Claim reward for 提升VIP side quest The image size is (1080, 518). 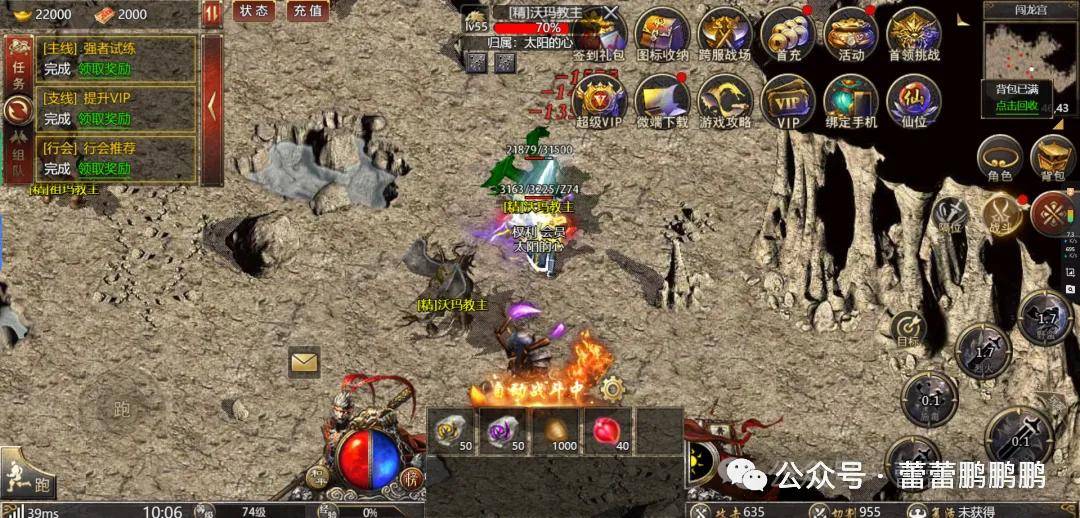[x=105, y=118]
